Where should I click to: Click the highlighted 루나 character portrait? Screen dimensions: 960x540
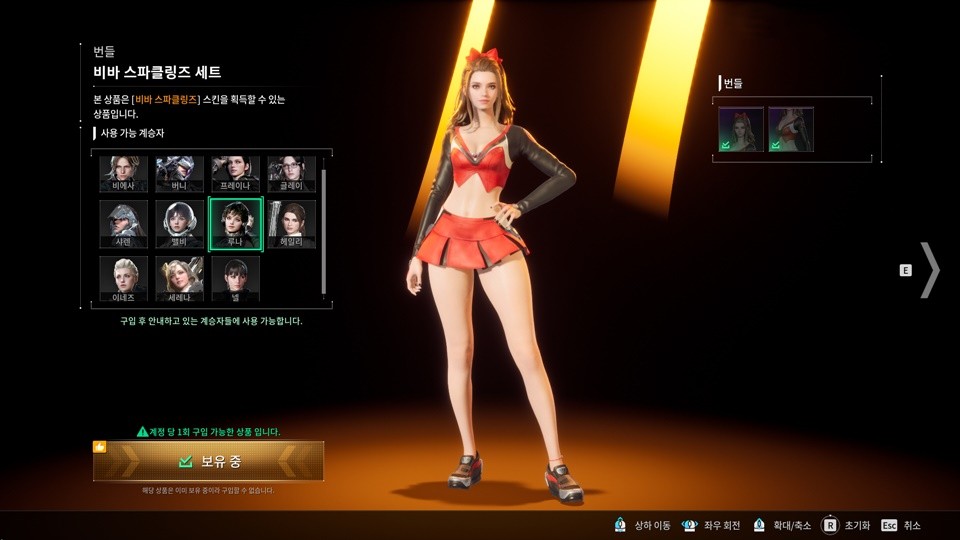point(236,224)
